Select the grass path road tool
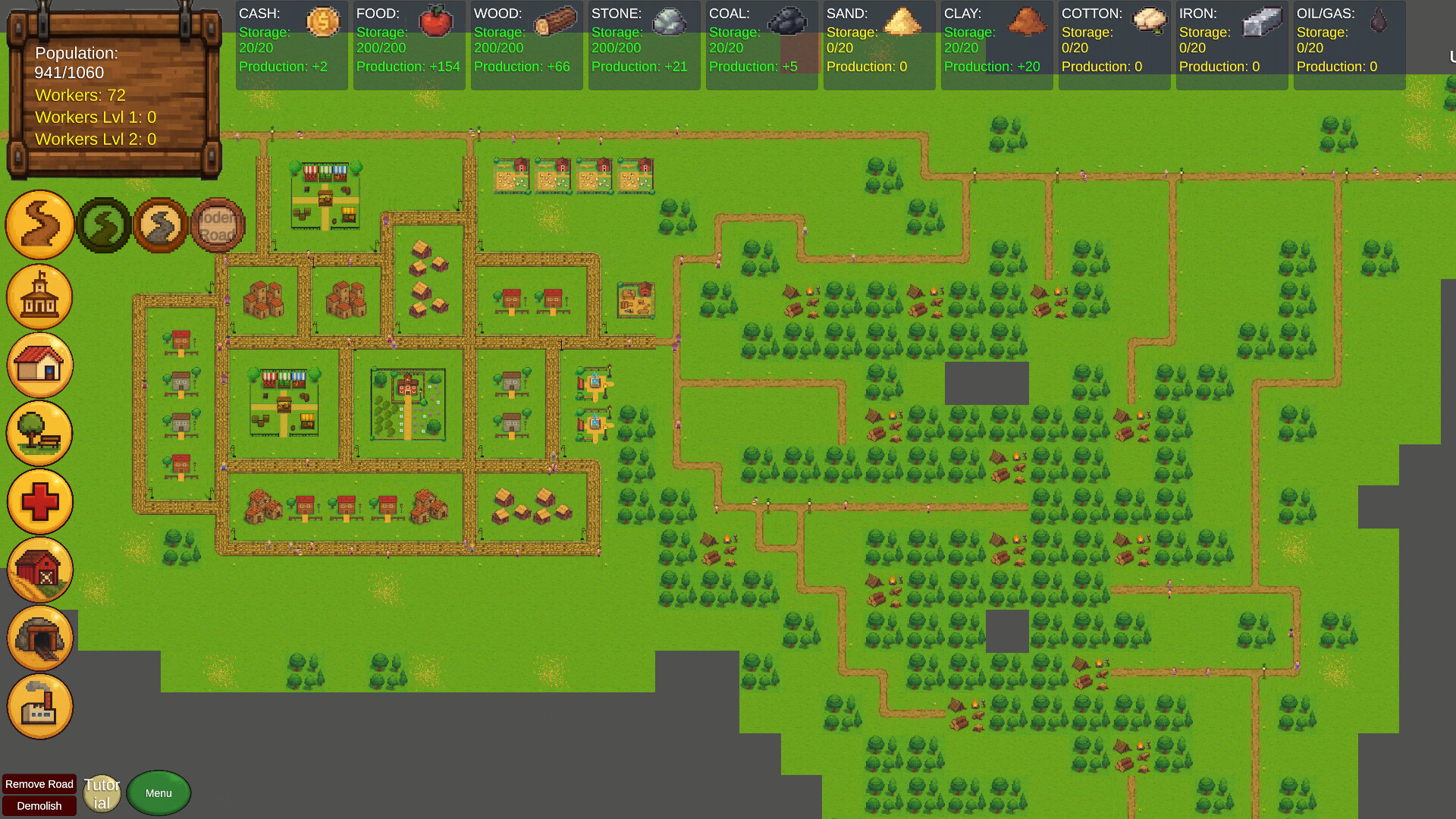 (103, 224)
